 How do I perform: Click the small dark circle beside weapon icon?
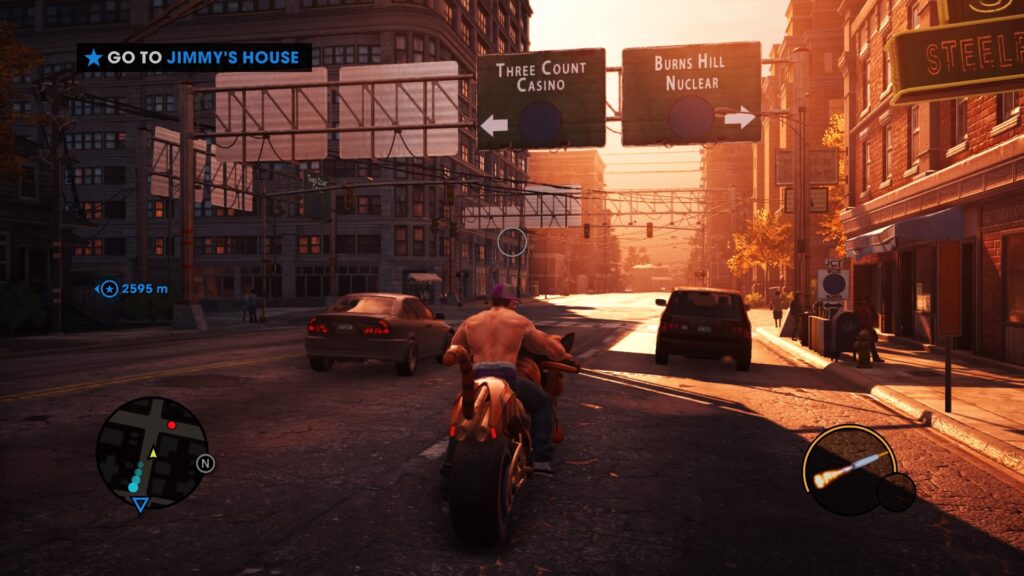pyautogui.click(x=896, y=491)
